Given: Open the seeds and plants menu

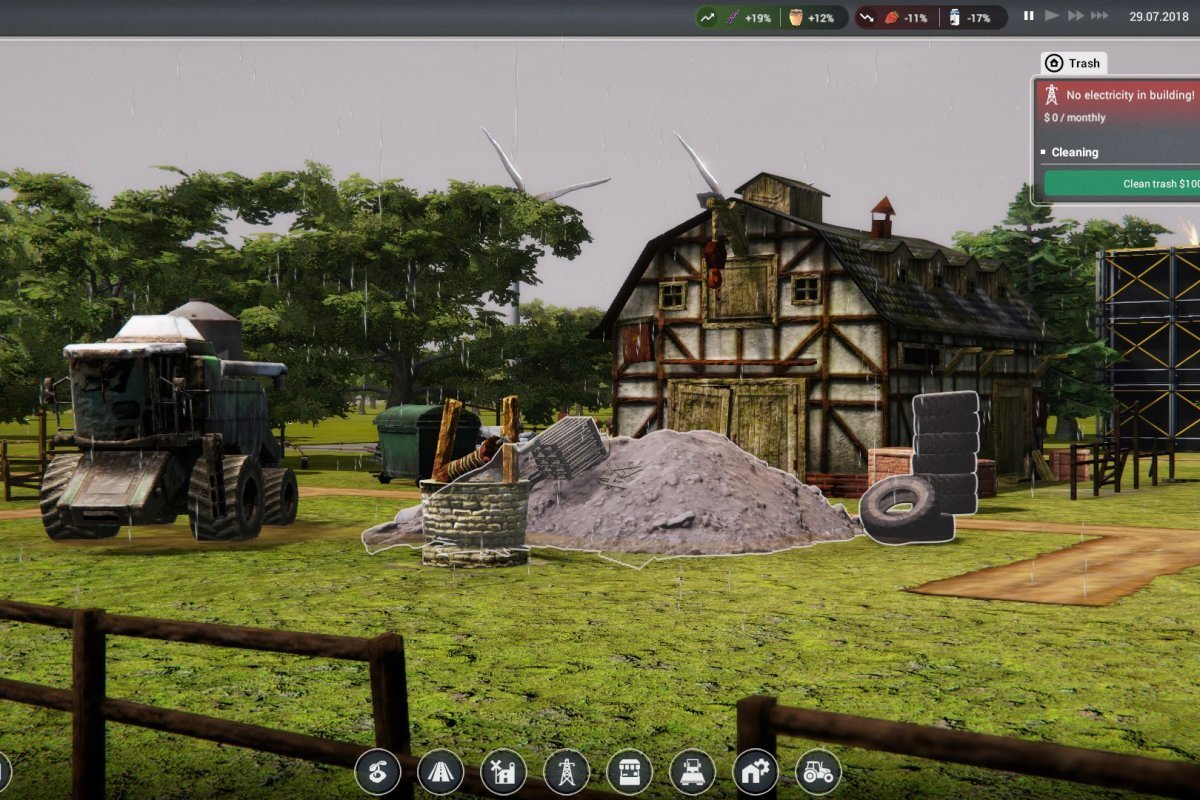Looking at the screenshot, I should [x=378, y=772].
